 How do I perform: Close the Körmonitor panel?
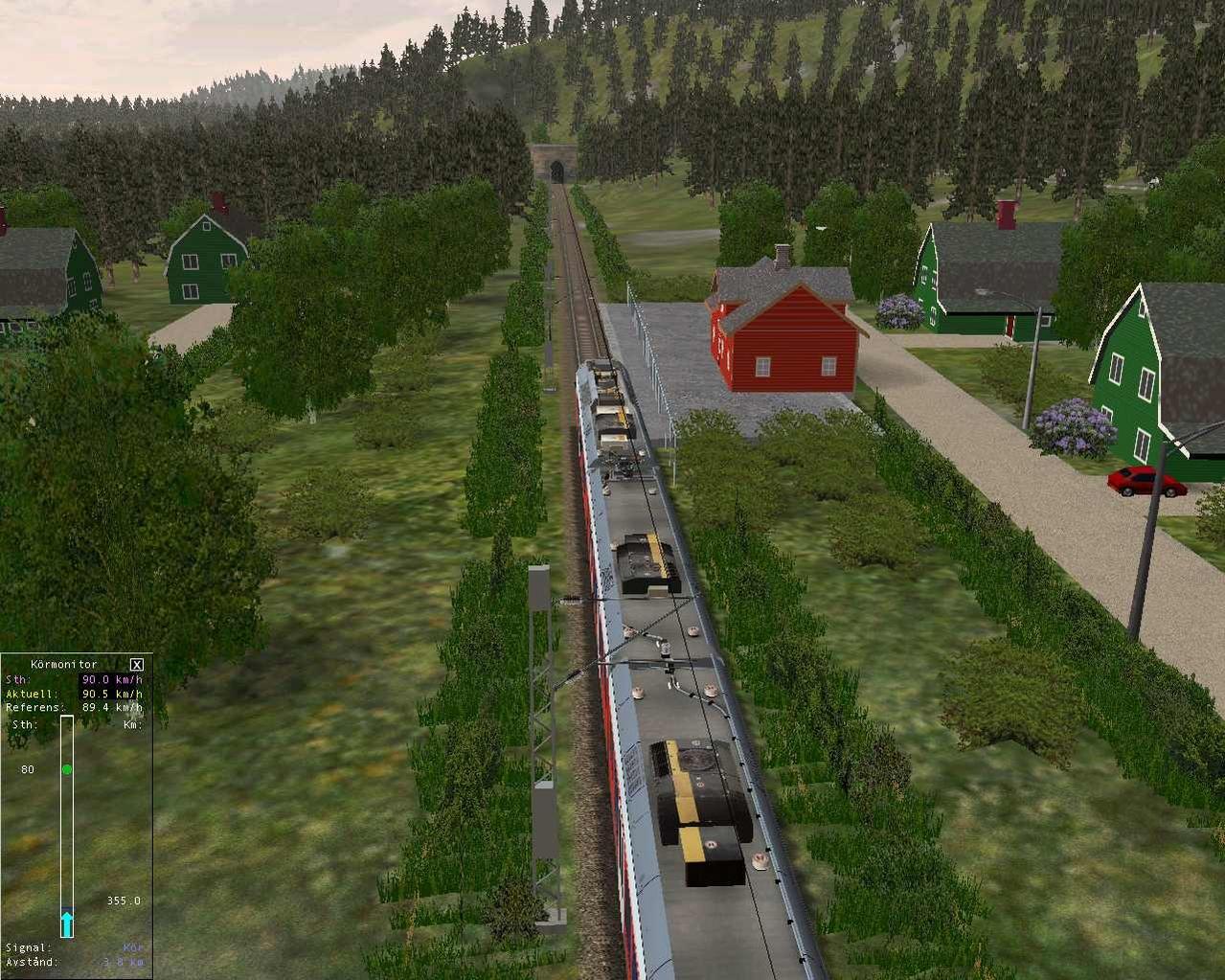coord(136,664)
